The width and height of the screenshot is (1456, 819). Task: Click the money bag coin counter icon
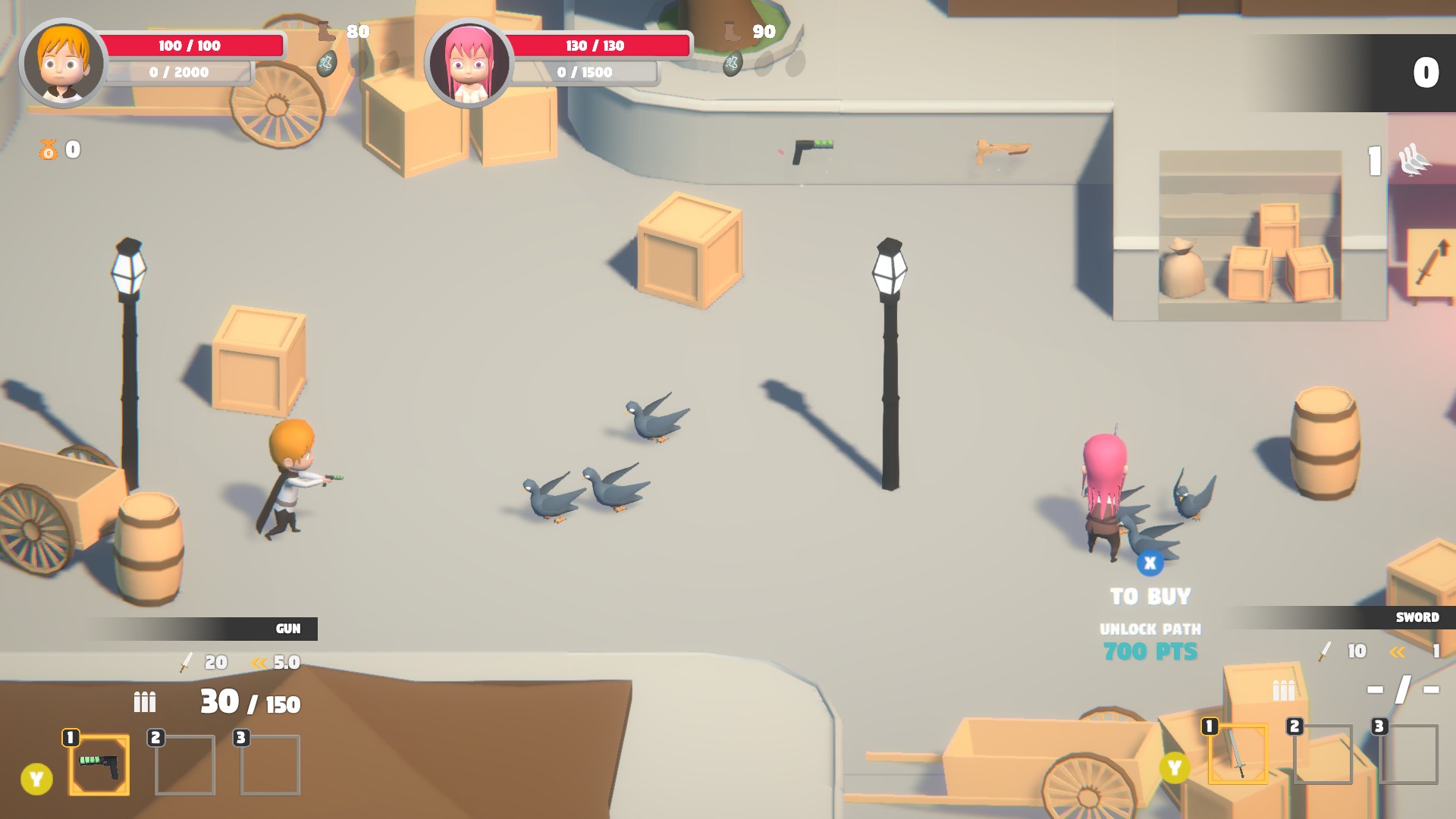tap(47, 149)
